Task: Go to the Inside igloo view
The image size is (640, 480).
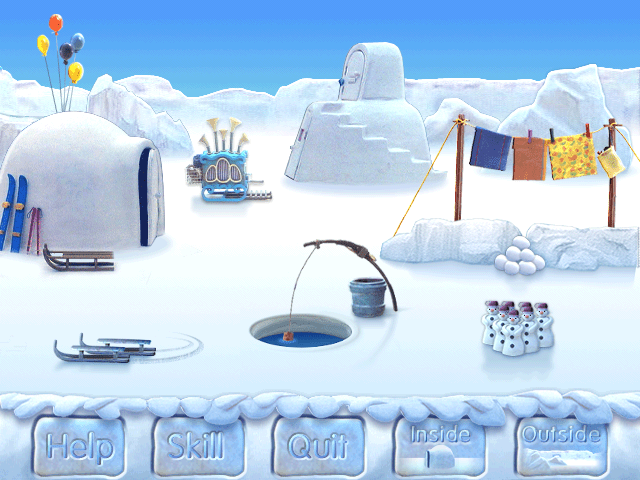Action: 439,445
